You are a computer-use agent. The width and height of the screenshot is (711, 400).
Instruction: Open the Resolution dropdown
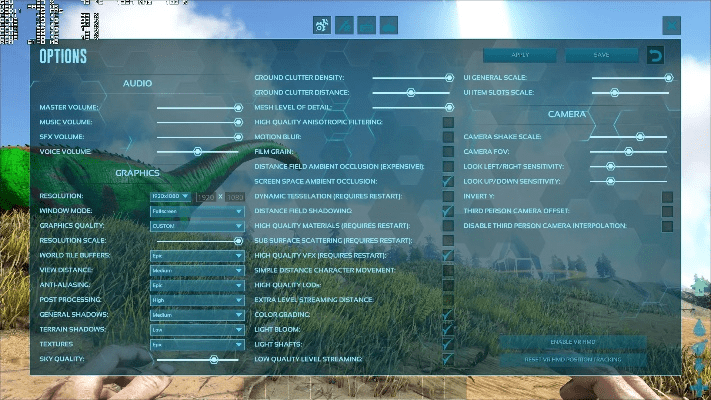(170, 196)
